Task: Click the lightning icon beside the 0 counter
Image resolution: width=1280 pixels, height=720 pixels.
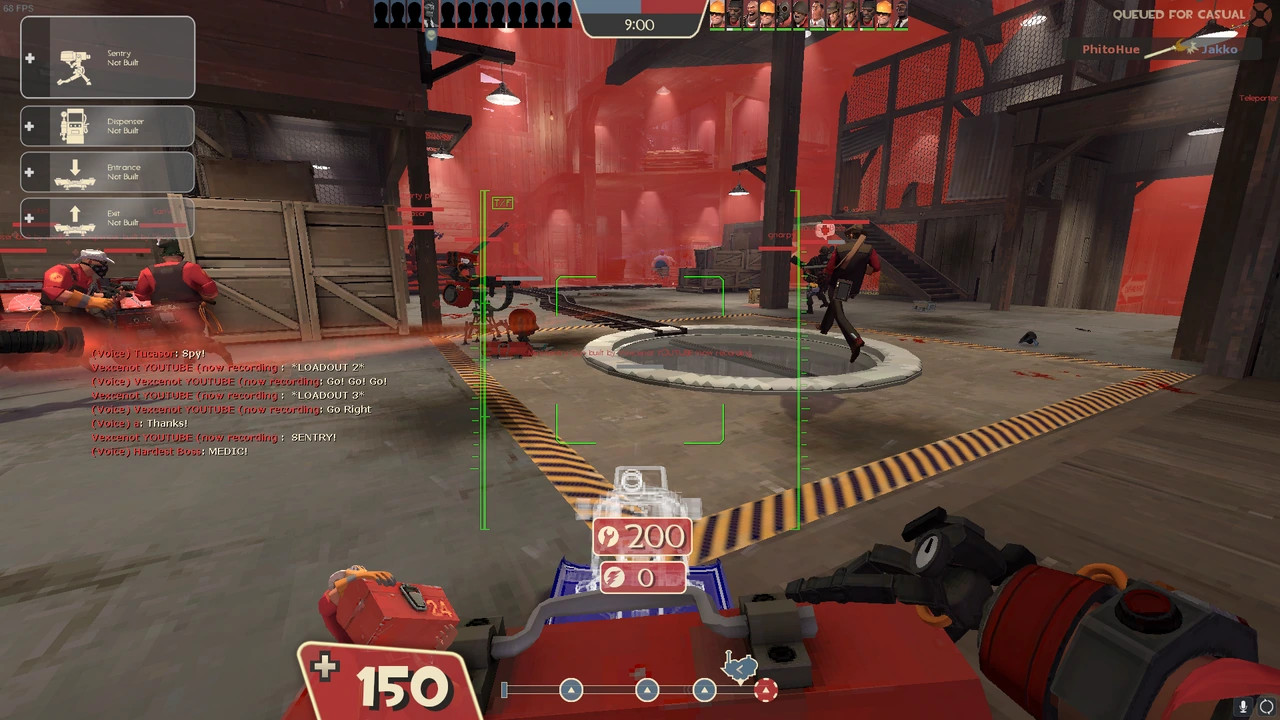Action: click(613, 578)
